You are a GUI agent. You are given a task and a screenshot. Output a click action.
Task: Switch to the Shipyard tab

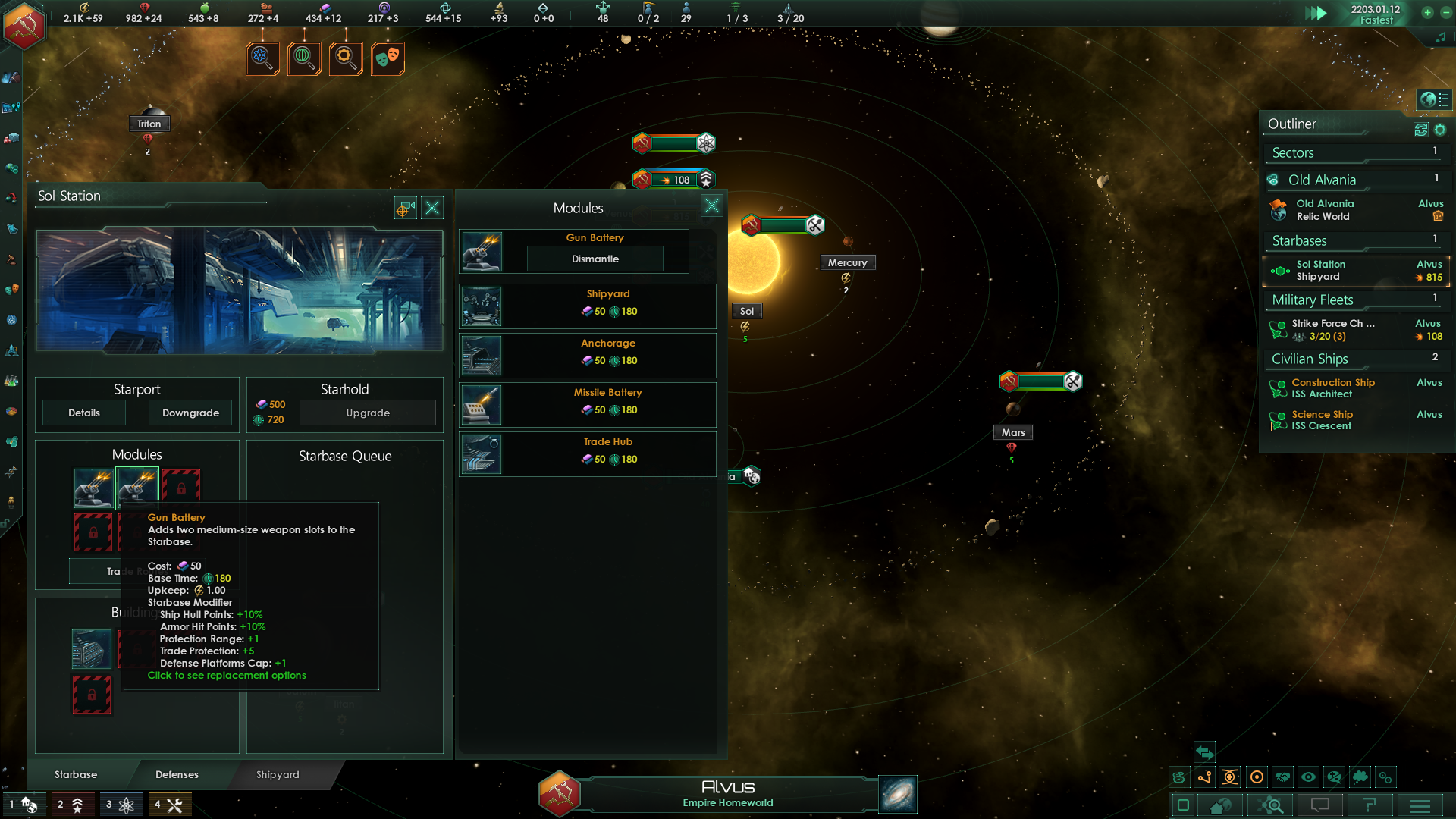point(278,774)
